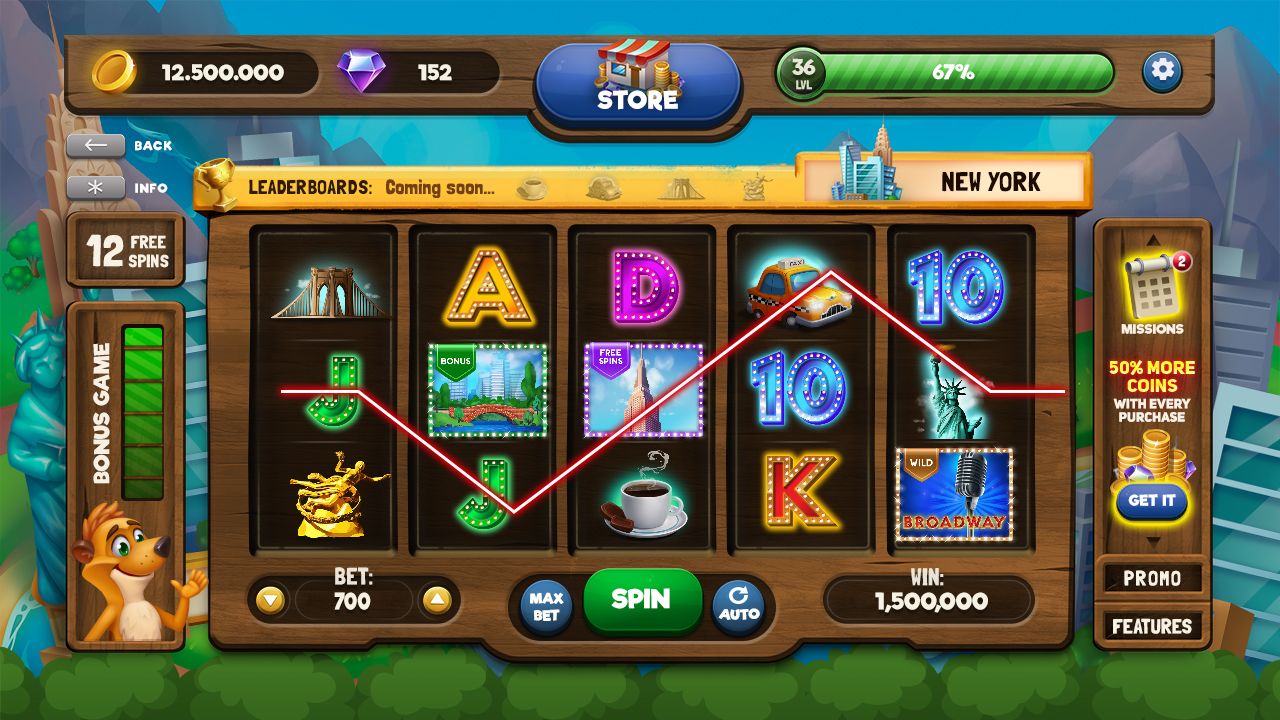Click the coin balance icon
Screen dimensions: 1280x720
point(110,71)
